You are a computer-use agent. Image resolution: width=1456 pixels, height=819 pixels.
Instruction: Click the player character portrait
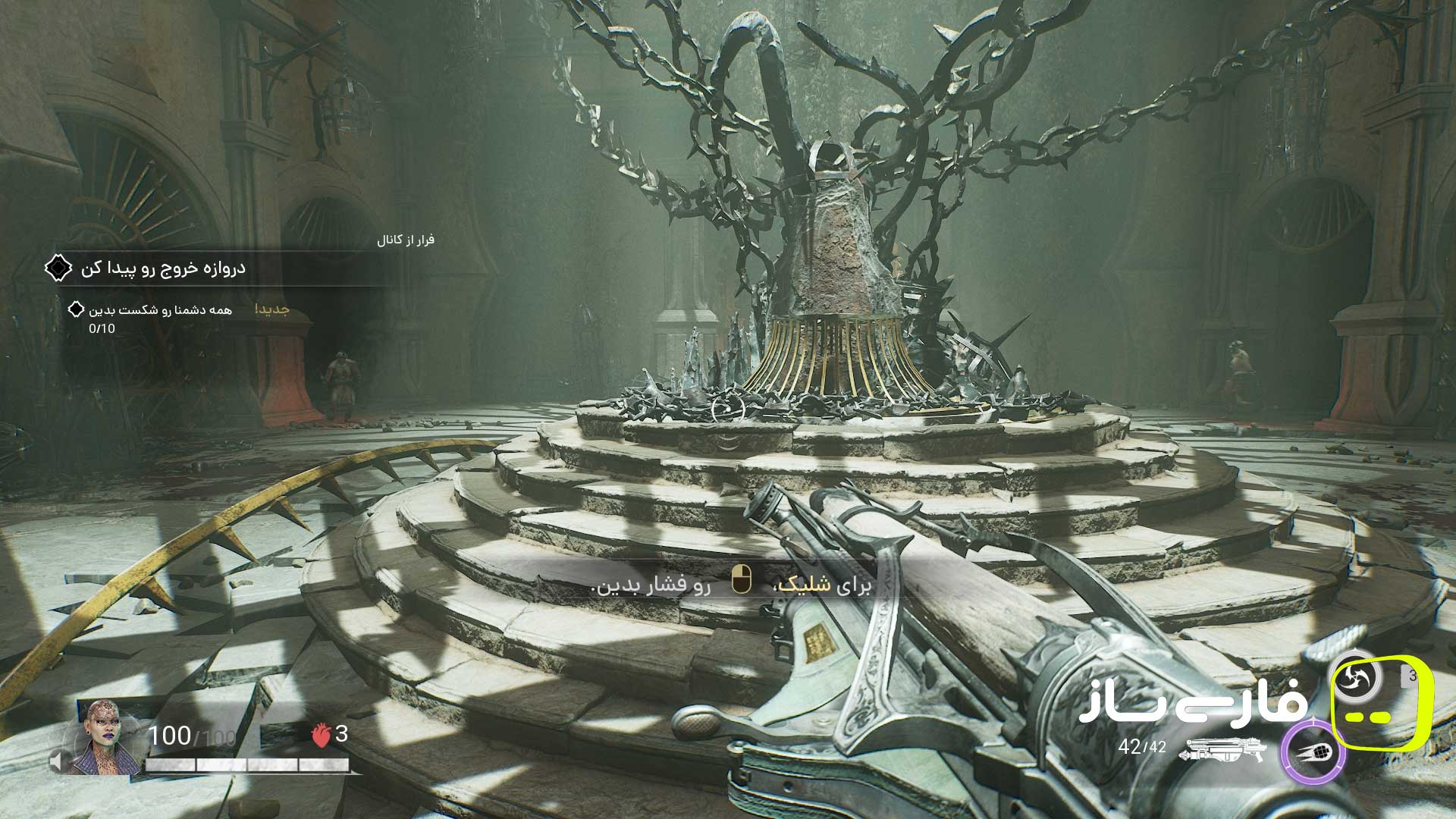click(x=105, y=737)
